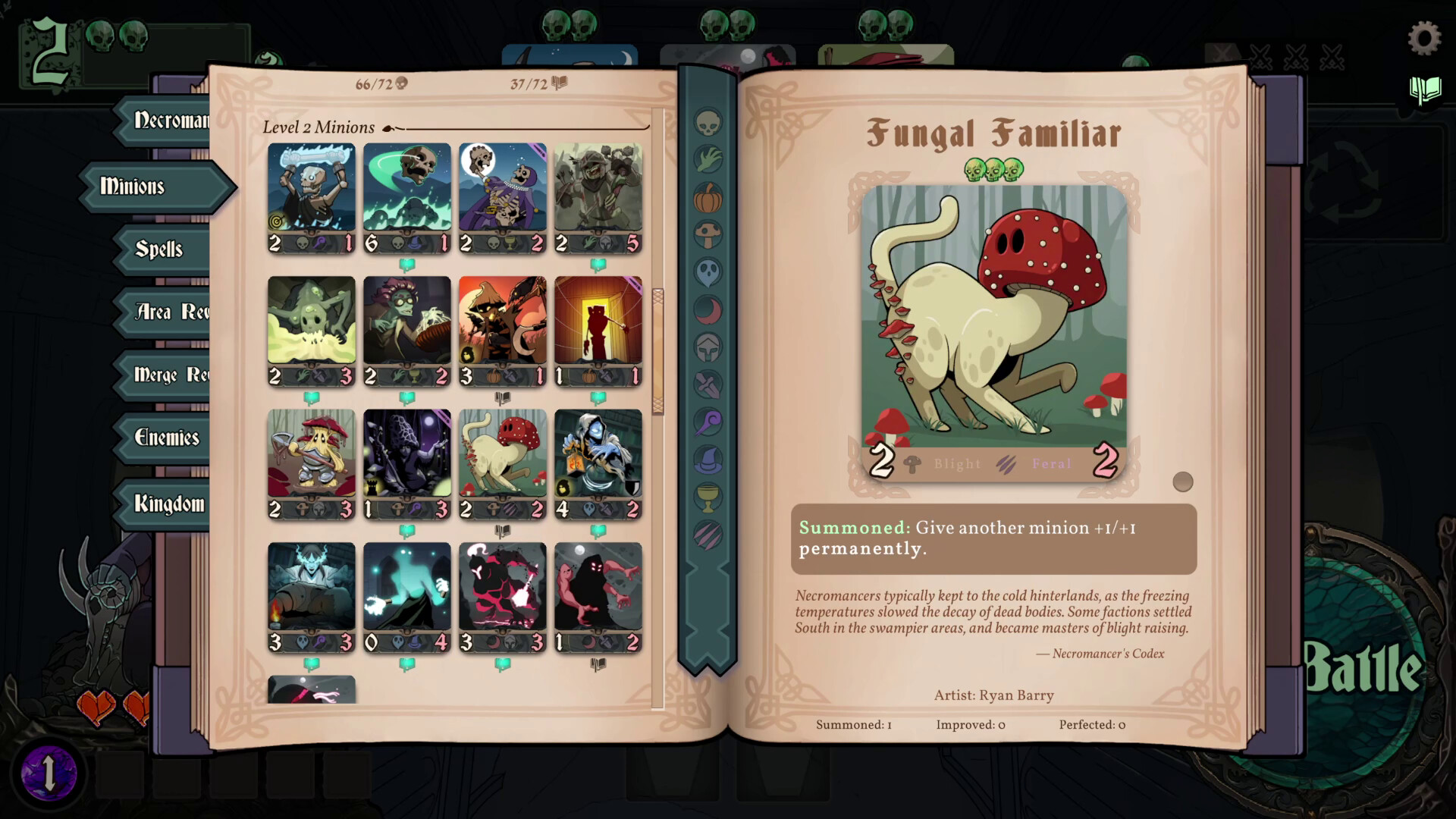Image resolution: width=1456 pixels, height=819 pixels.
Task: Open the Enemies tab
Action: pyautogui.click(x=167, y=439)
